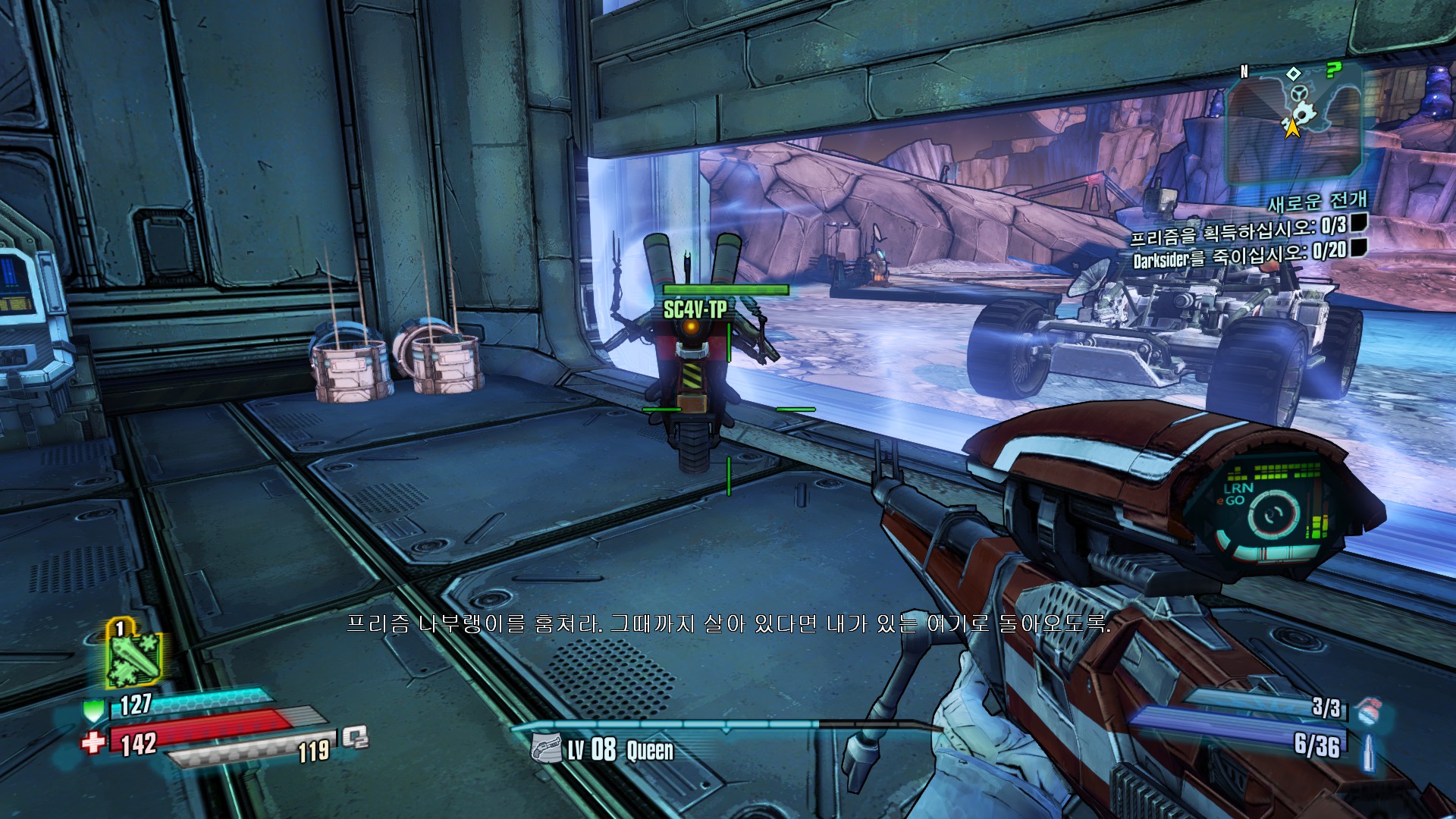Click the red health cross icon

click(x=93, y=742)
